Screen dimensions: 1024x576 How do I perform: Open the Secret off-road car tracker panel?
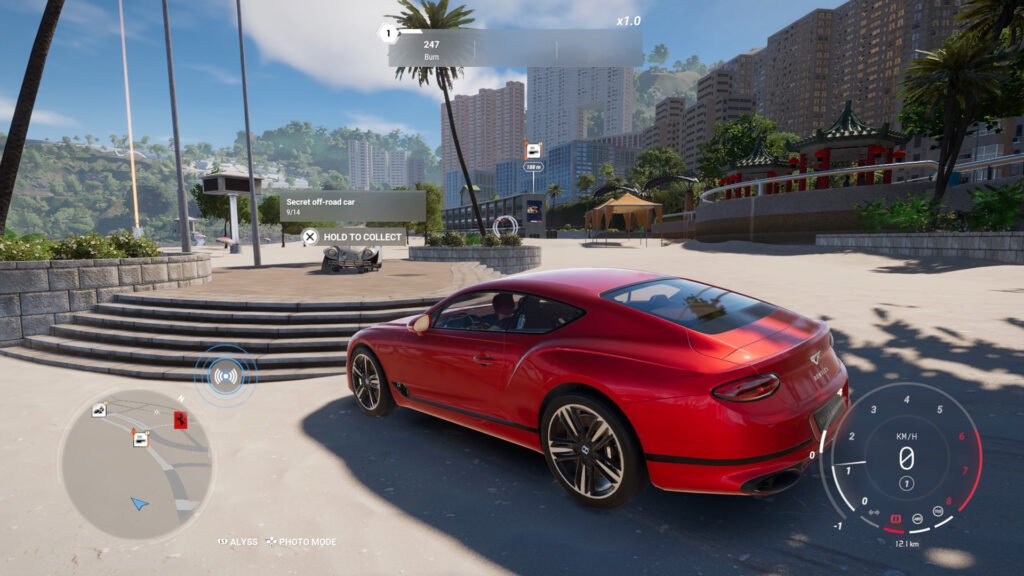click(x=353, y=206)
